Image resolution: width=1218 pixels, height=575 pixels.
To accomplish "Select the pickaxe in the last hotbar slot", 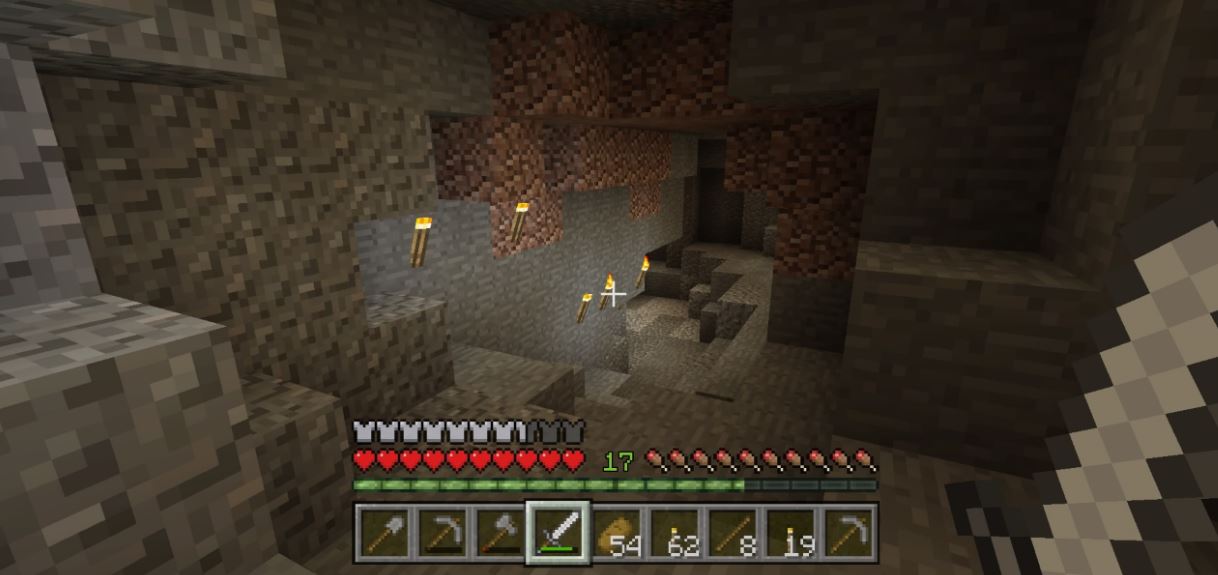I will click(850, 533).
